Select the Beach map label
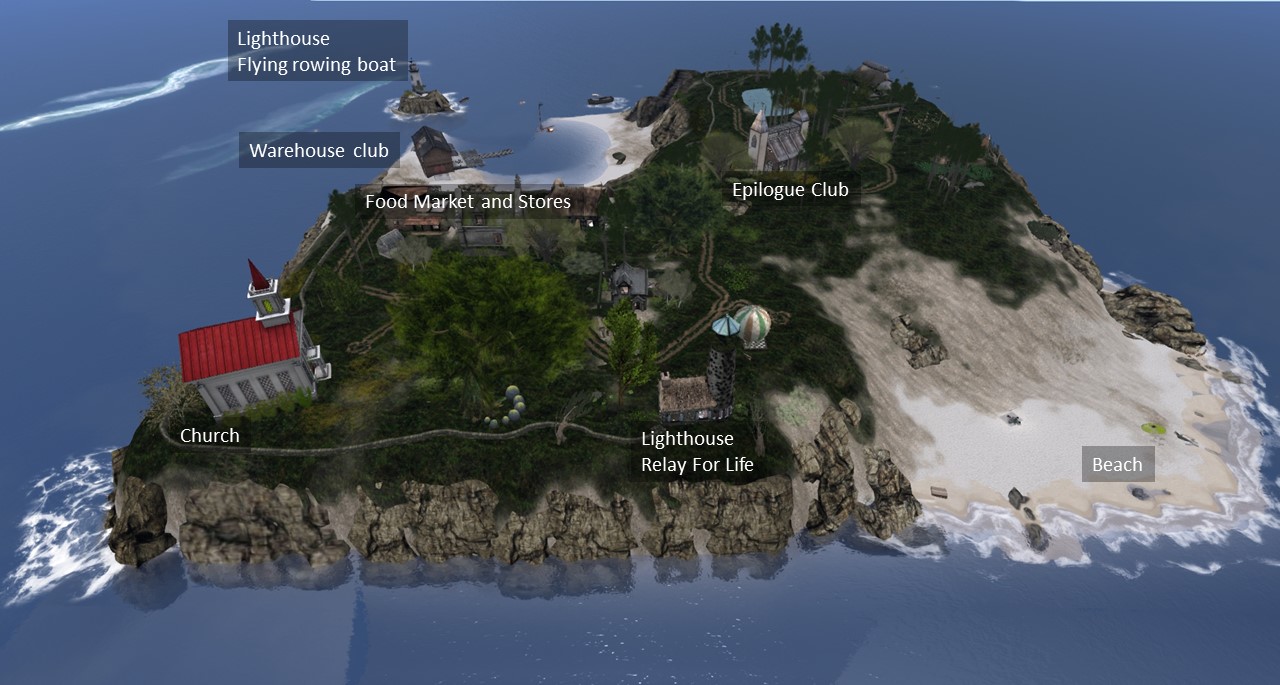The width and height of the screenshot is (1280, 685). coord(1117,464)
